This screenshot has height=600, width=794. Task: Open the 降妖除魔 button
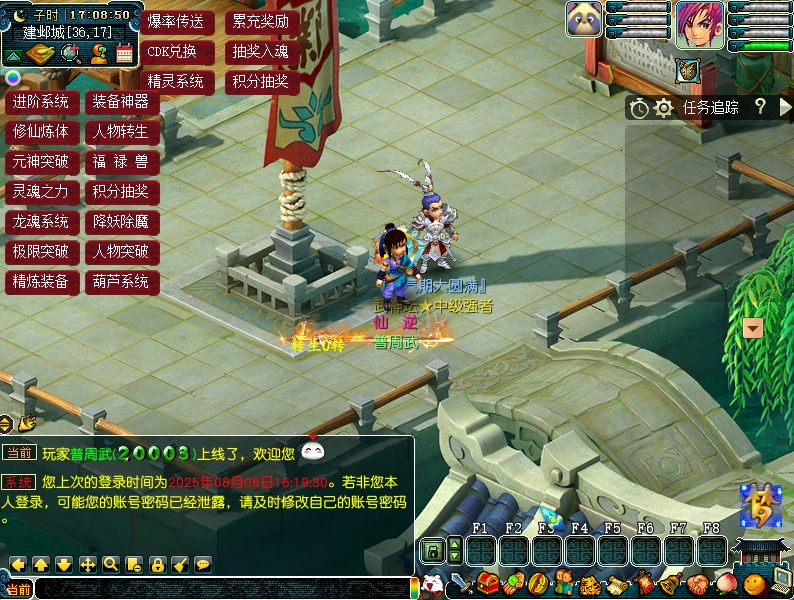coord(121,221)
